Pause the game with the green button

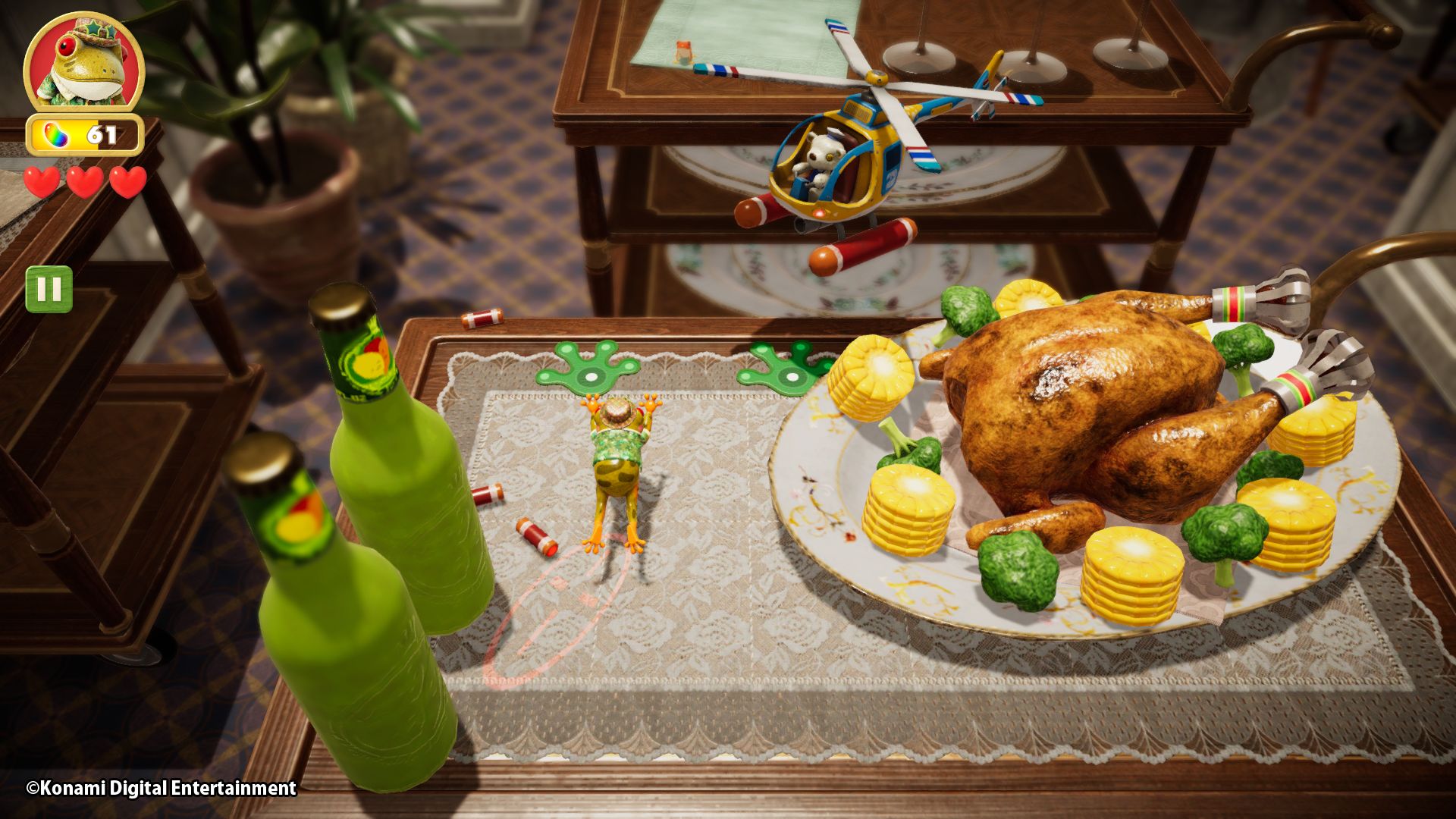click(x=49, y=289)
